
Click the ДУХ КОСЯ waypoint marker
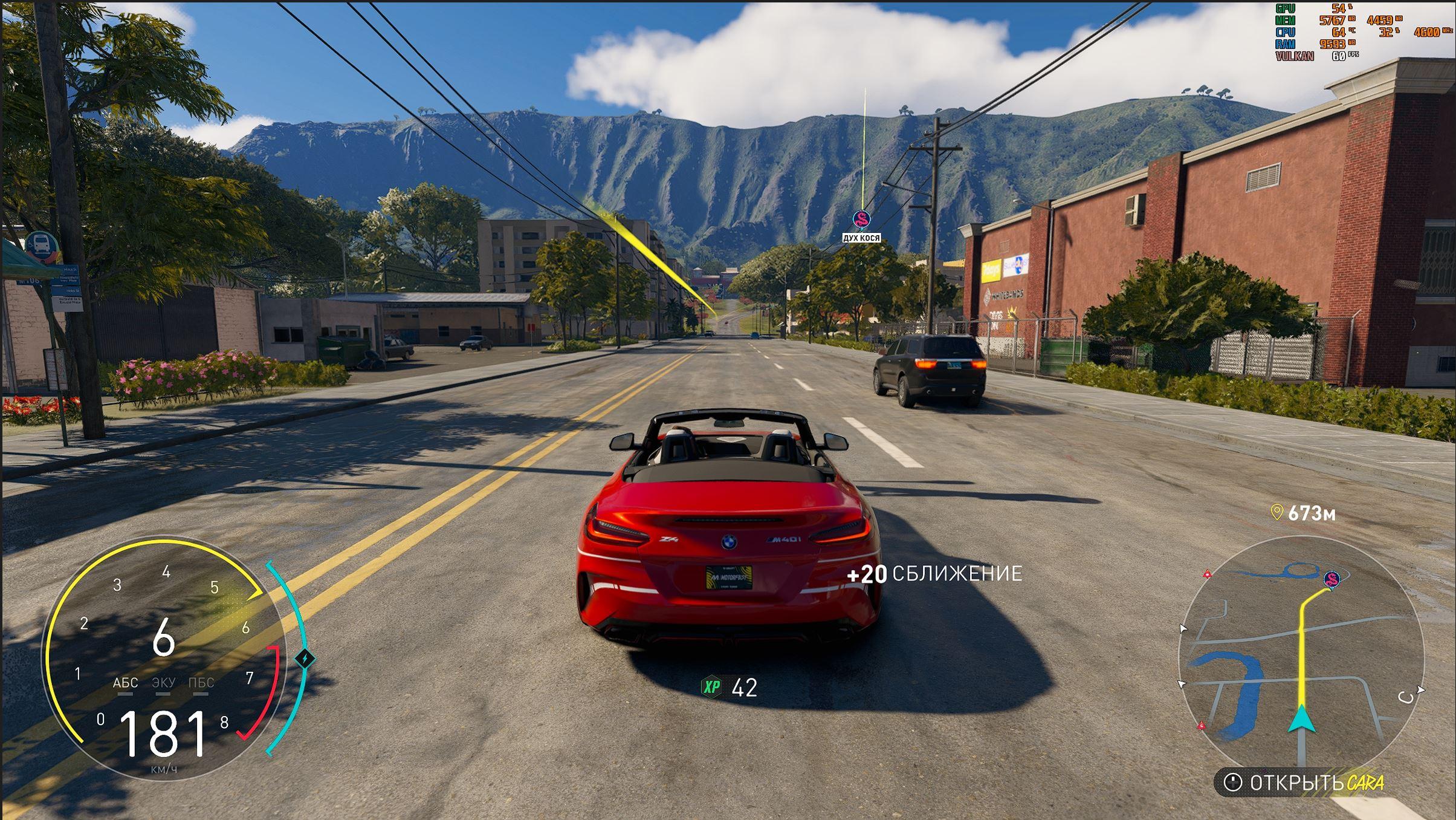click(x=861, y=220)
